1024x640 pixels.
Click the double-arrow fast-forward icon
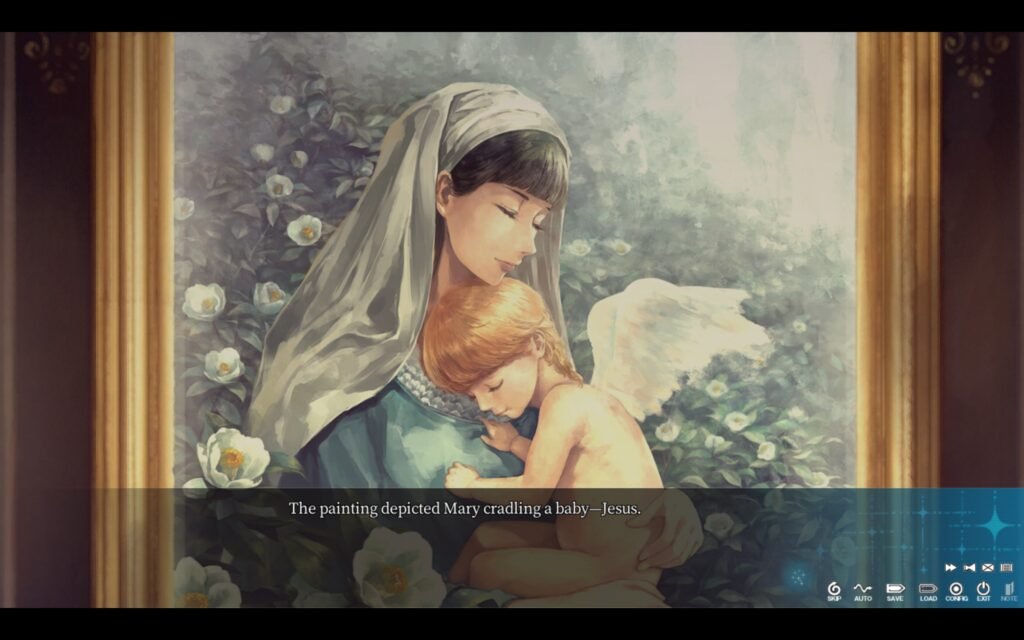tap(950, 567)
